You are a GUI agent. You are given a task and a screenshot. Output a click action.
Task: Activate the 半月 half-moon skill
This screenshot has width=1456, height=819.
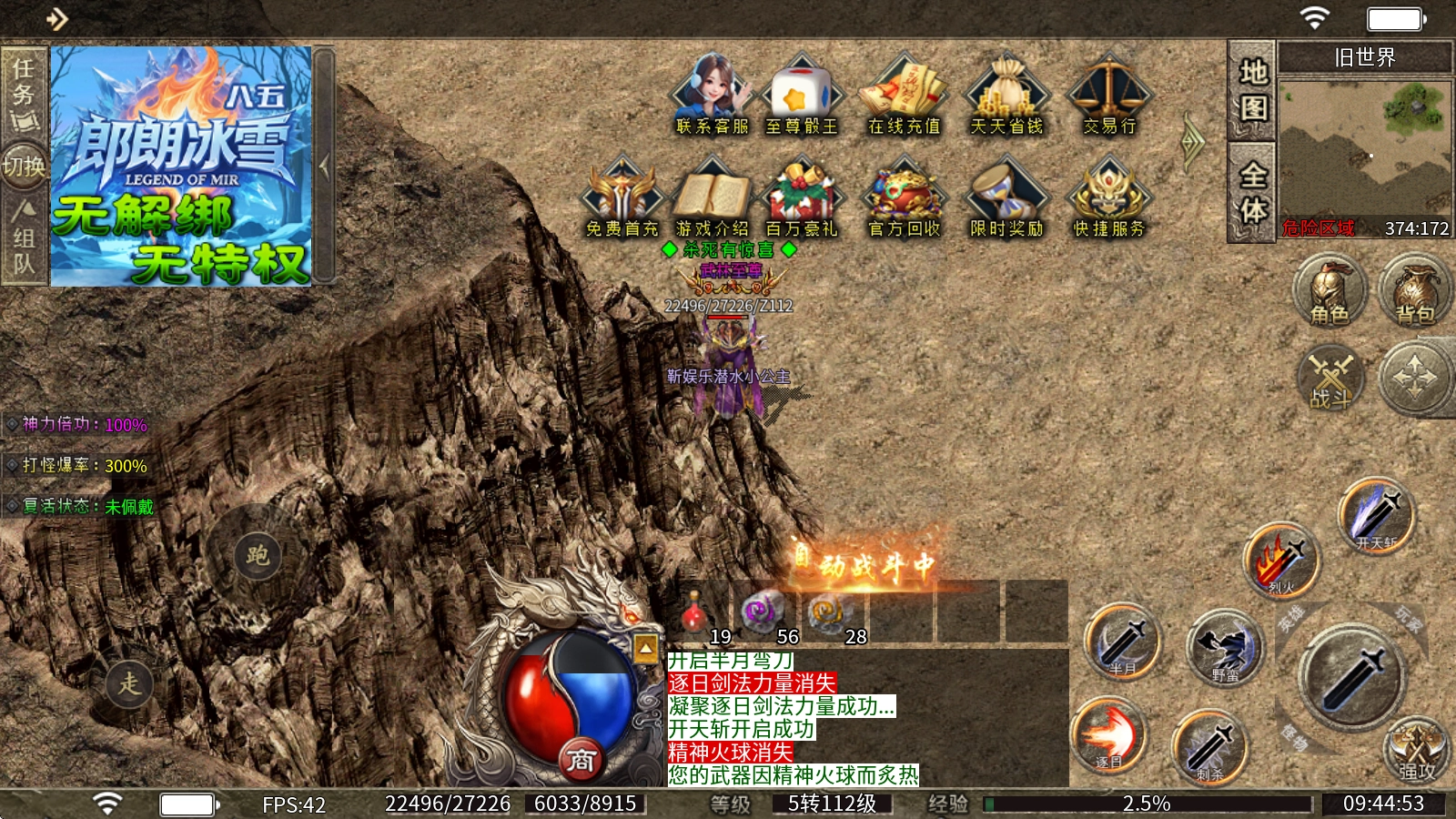tap(1122, 642)
